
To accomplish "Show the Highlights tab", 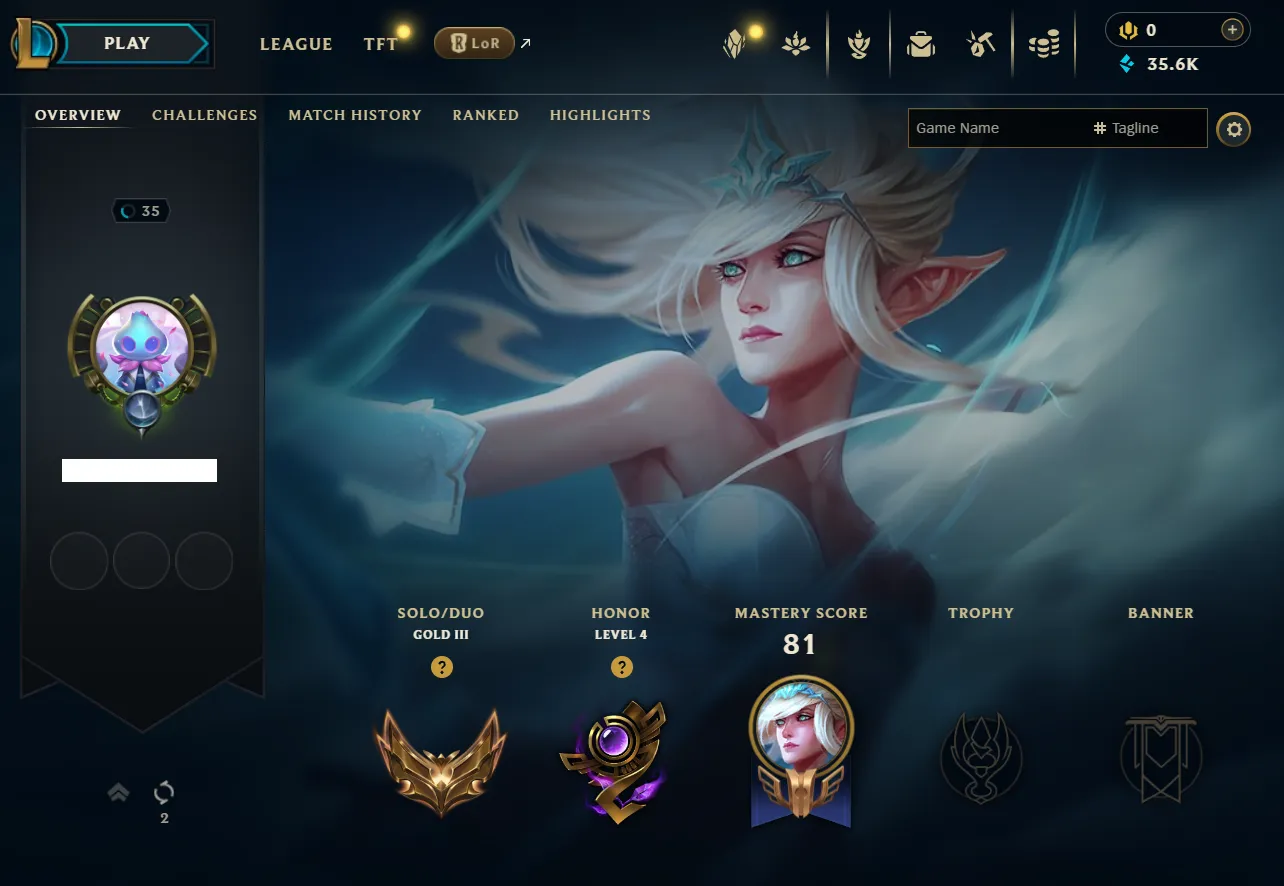I will click(600, 115).
